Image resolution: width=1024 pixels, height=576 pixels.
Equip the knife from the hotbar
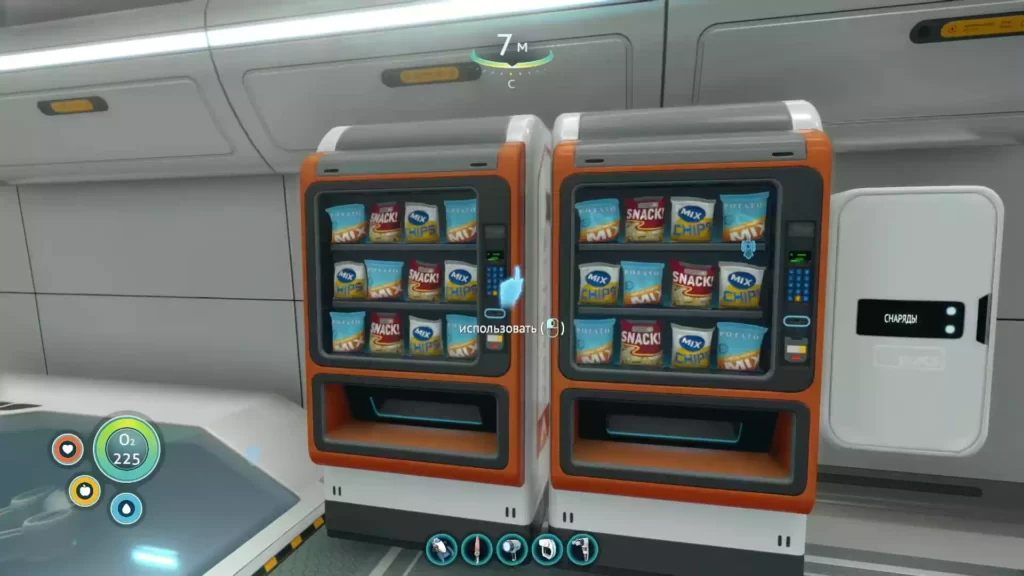pyautogui.click(x=477, y=549)
